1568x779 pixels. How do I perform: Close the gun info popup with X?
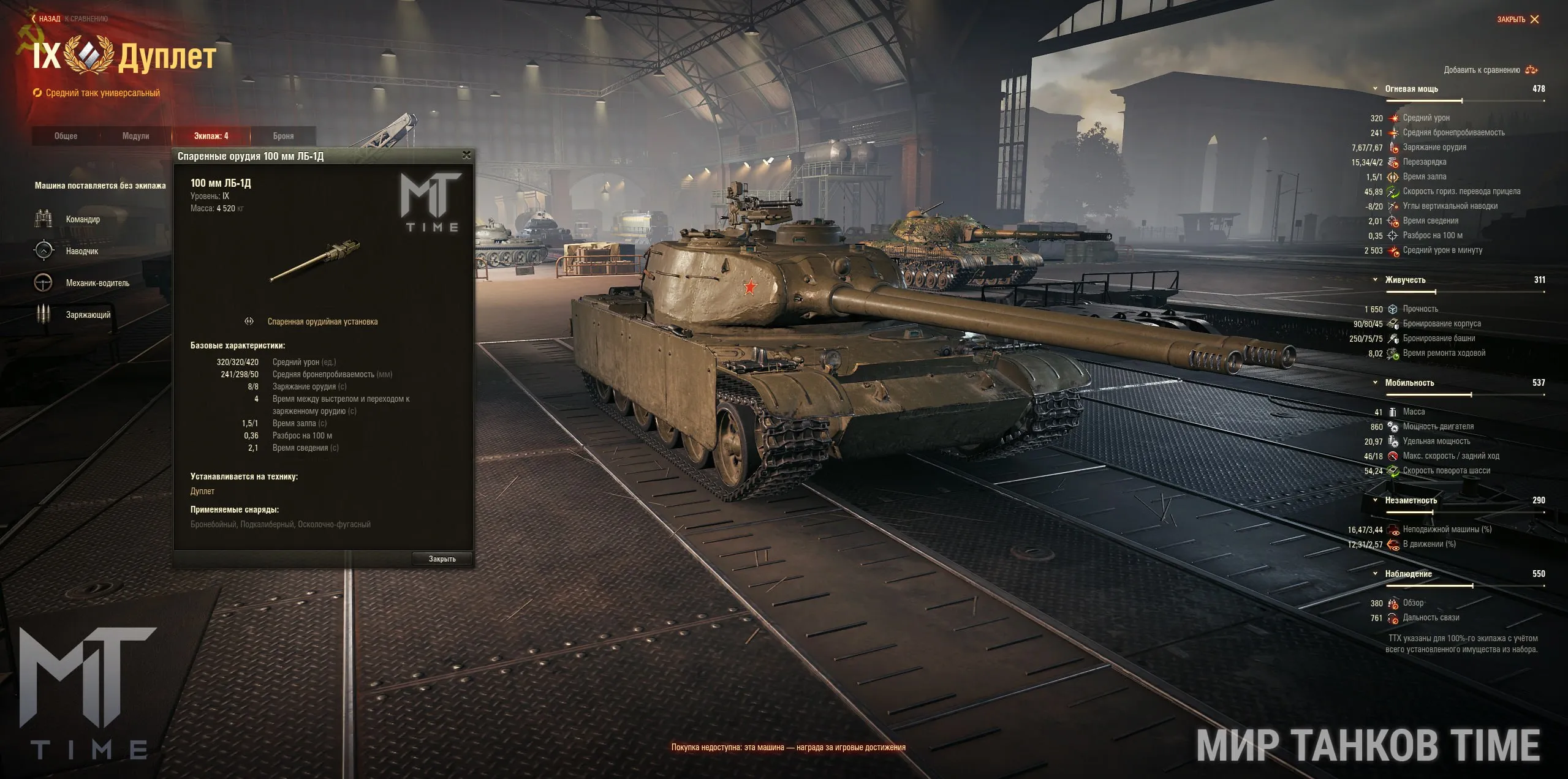[x=466, y=156]
